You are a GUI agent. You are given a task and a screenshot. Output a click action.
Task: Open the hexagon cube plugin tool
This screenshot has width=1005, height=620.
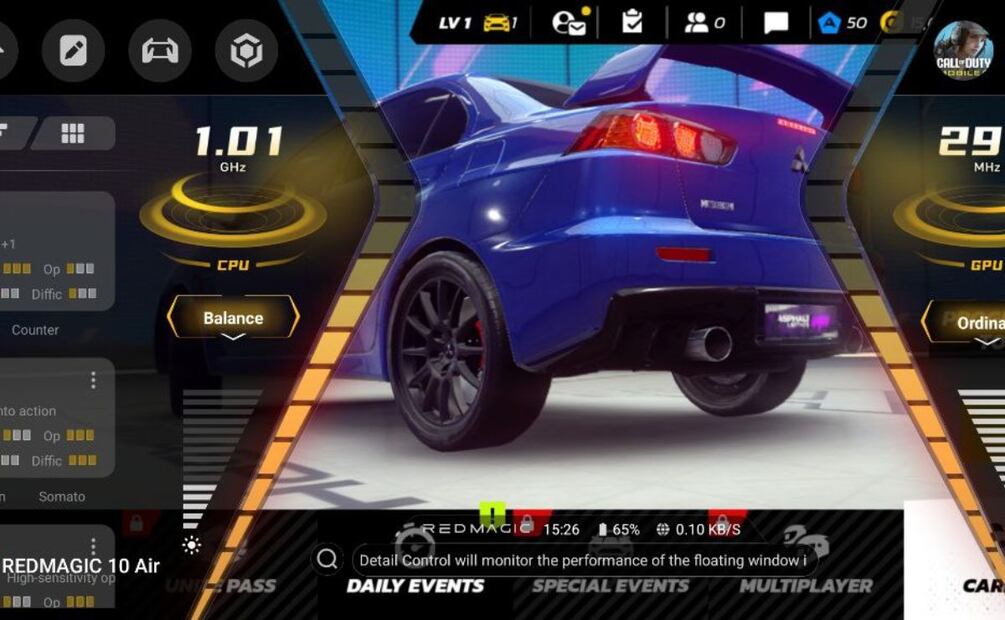pyautogui.click(x=246, y=50)
